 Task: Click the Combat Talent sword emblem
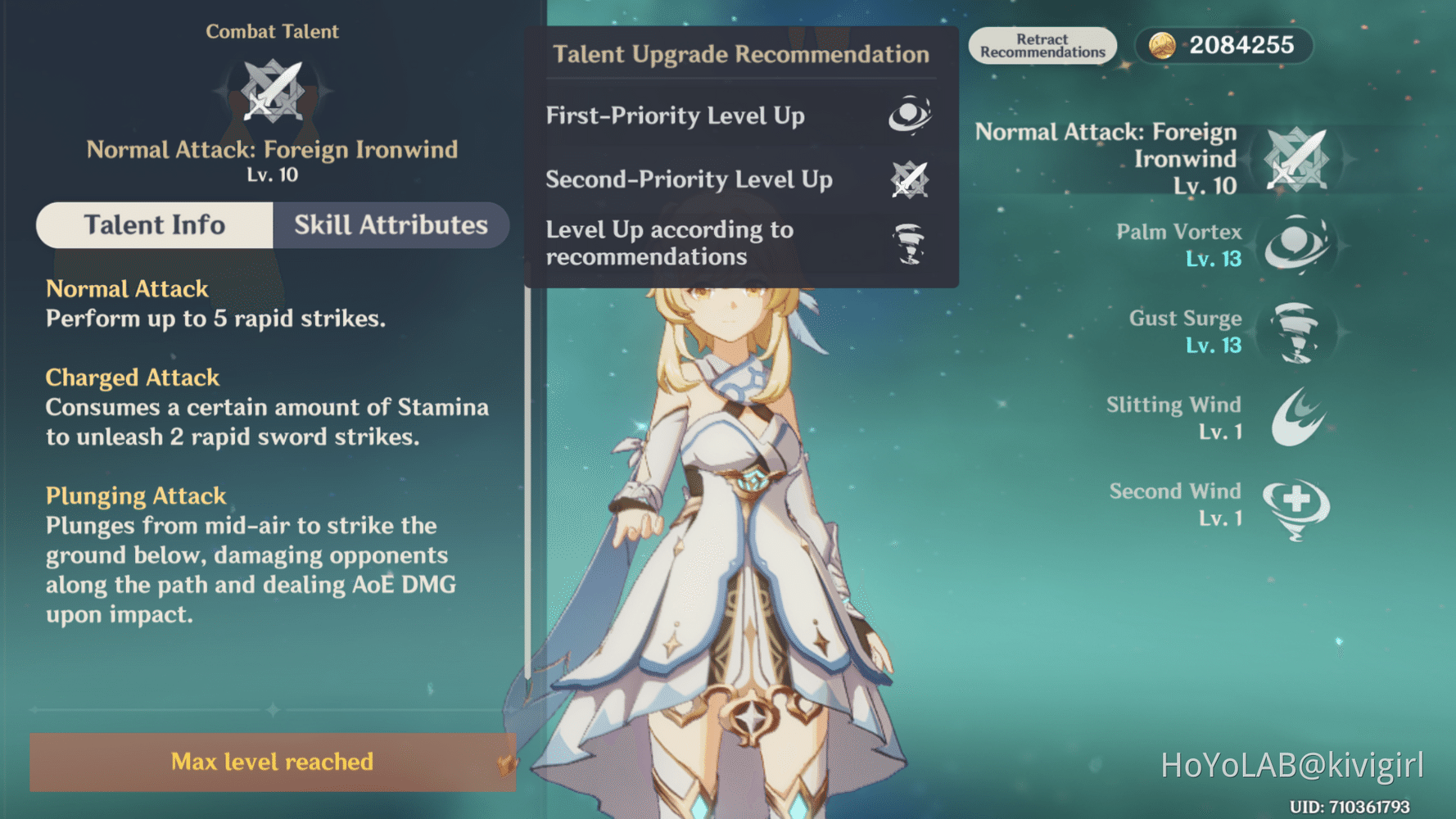pos(273,90)
